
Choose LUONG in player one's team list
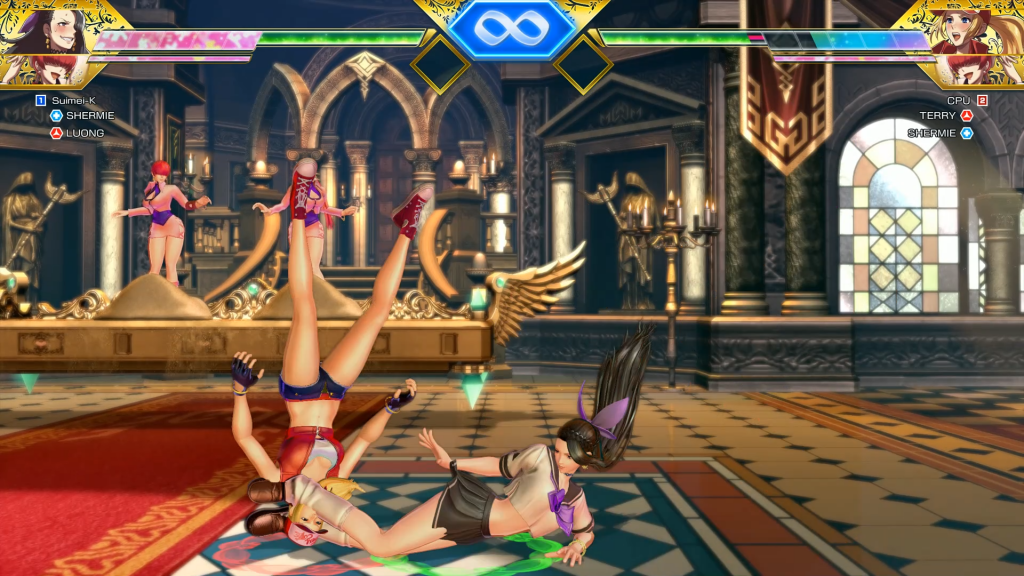point(85,133)
